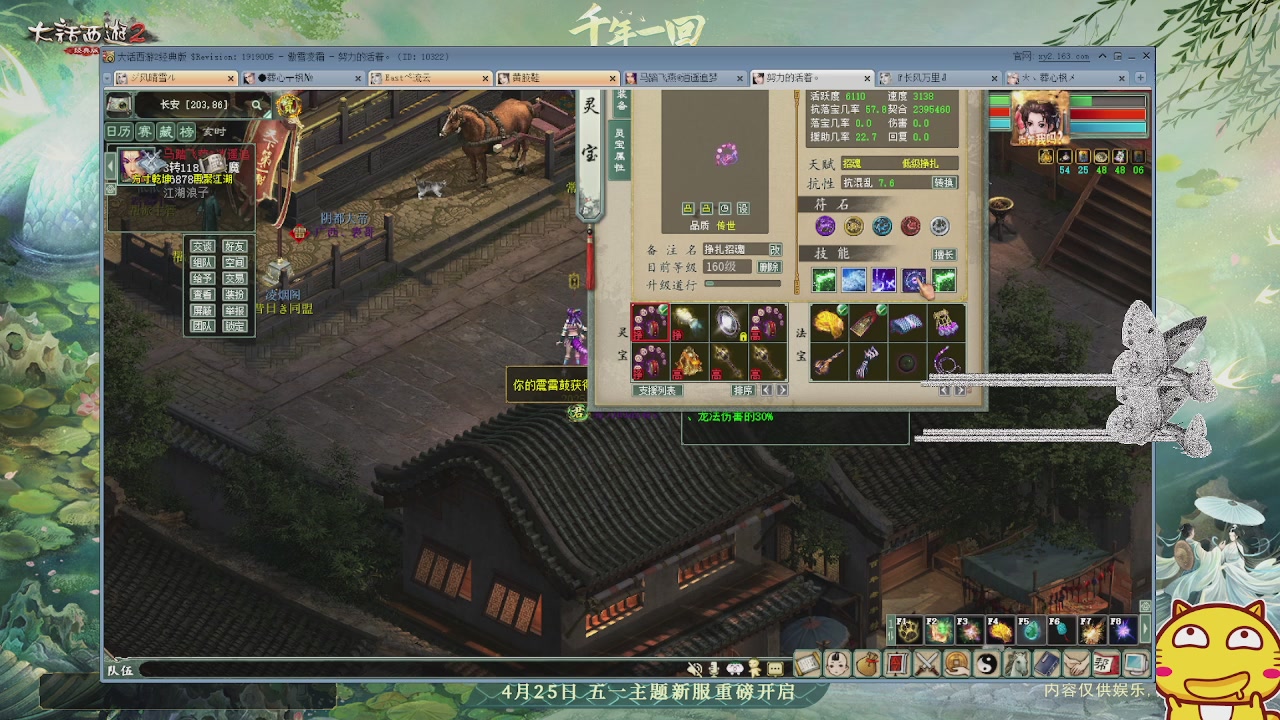Screen dimensions: 1280x720
Task: Expand the skill hotbar with its right arrow
Action: pos(1144,630)
